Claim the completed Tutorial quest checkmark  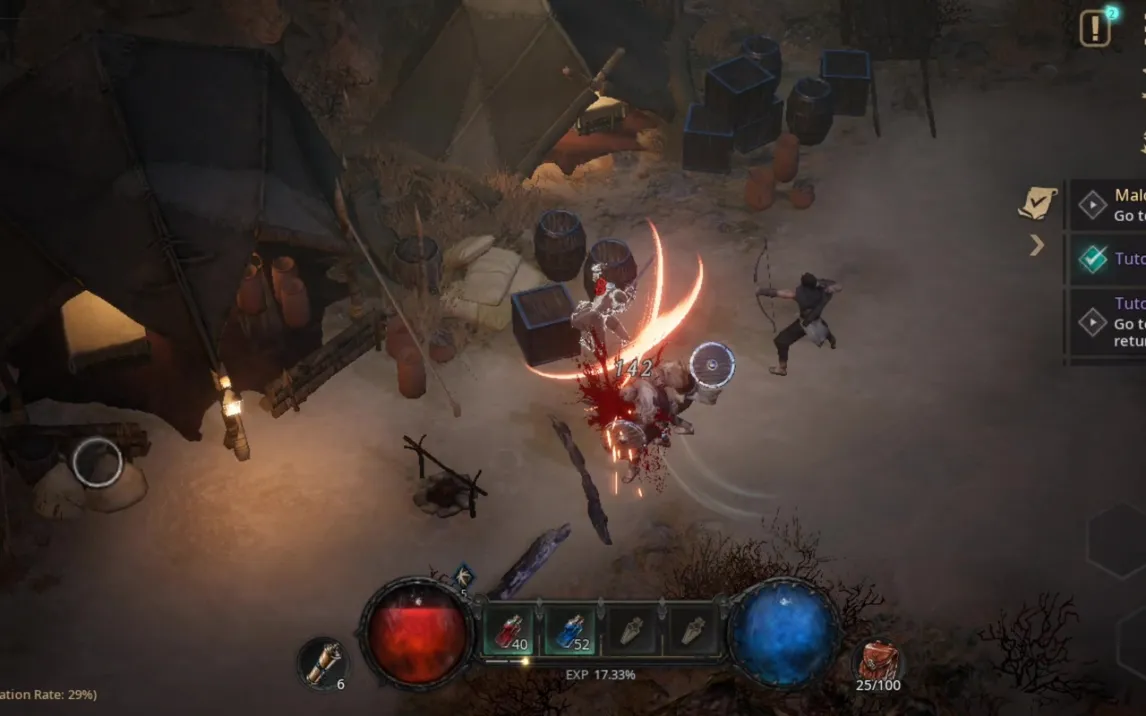point(1092,259)
